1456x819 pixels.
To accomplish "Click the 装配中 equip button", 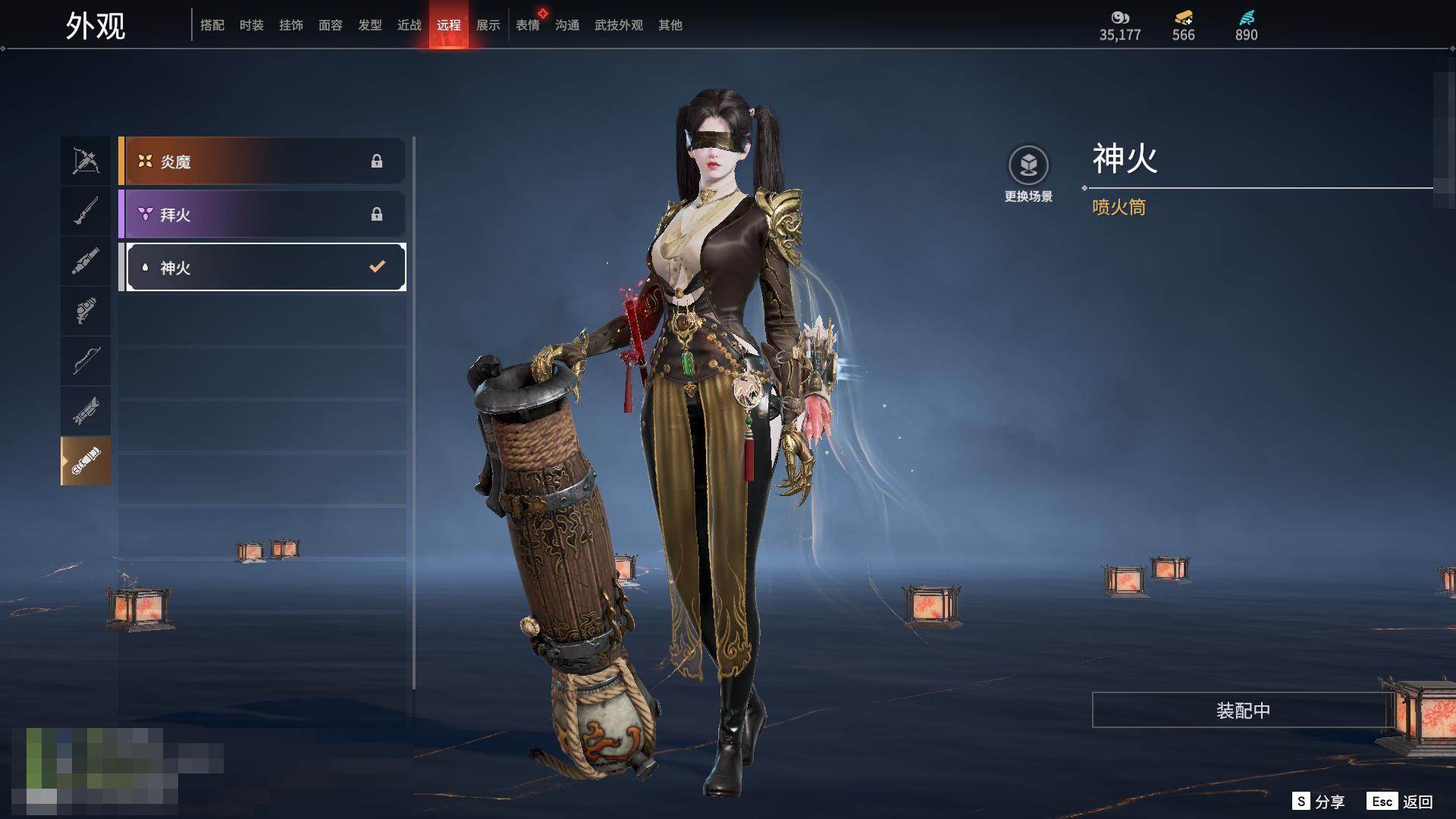I will click(x=1242, y=710).
